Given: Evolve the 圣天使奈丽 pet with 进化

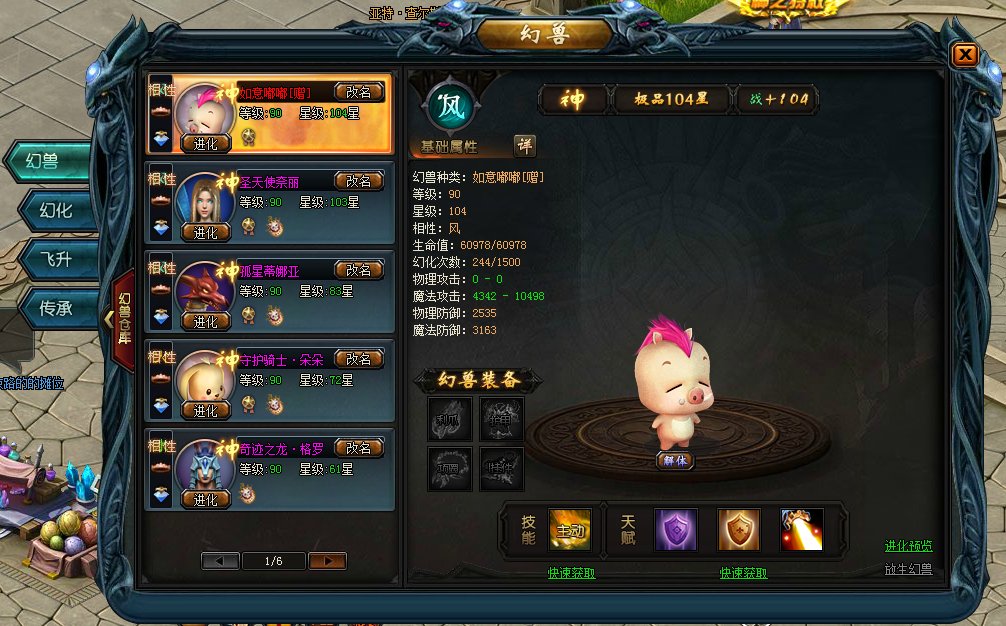Looking at the screenshot, I should (206, 233).
